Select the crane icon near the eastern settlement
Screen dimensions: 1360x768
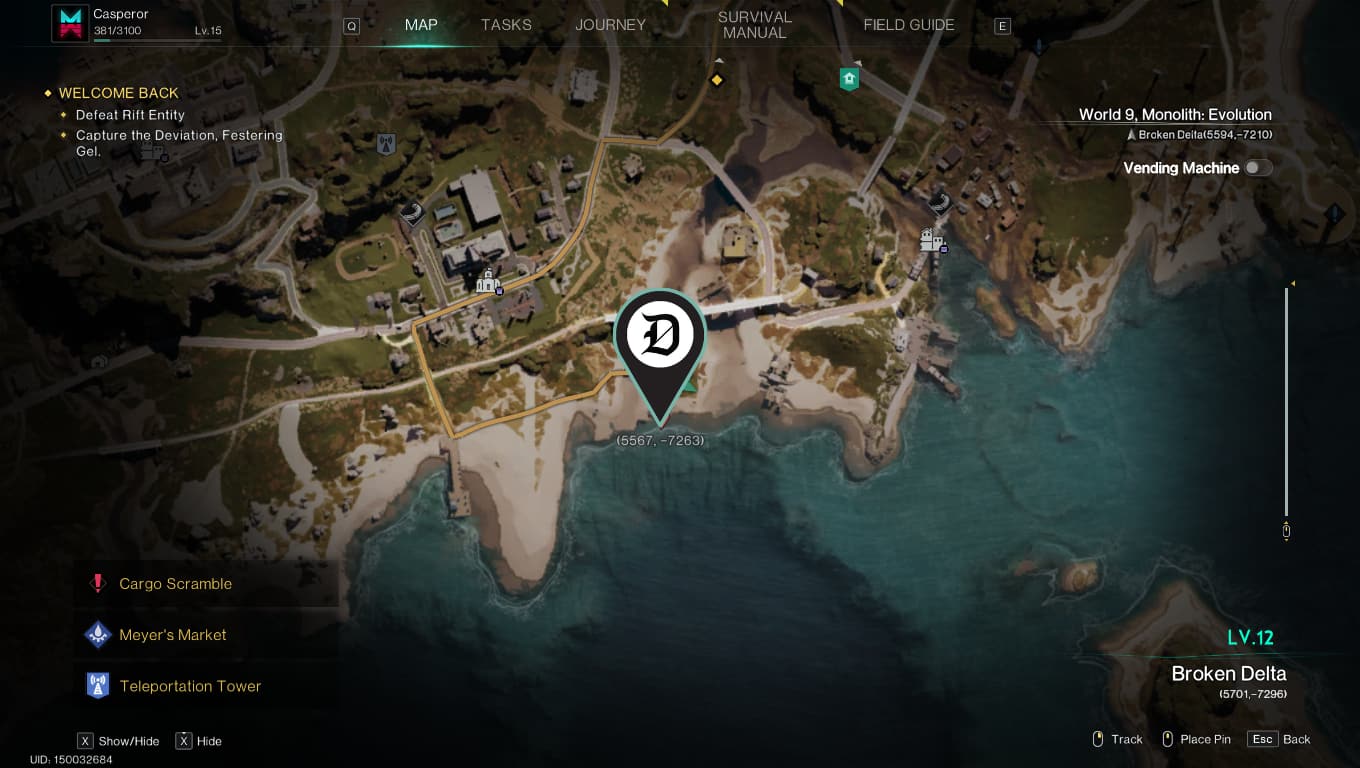pyautogui.click(x=938, y=205)
